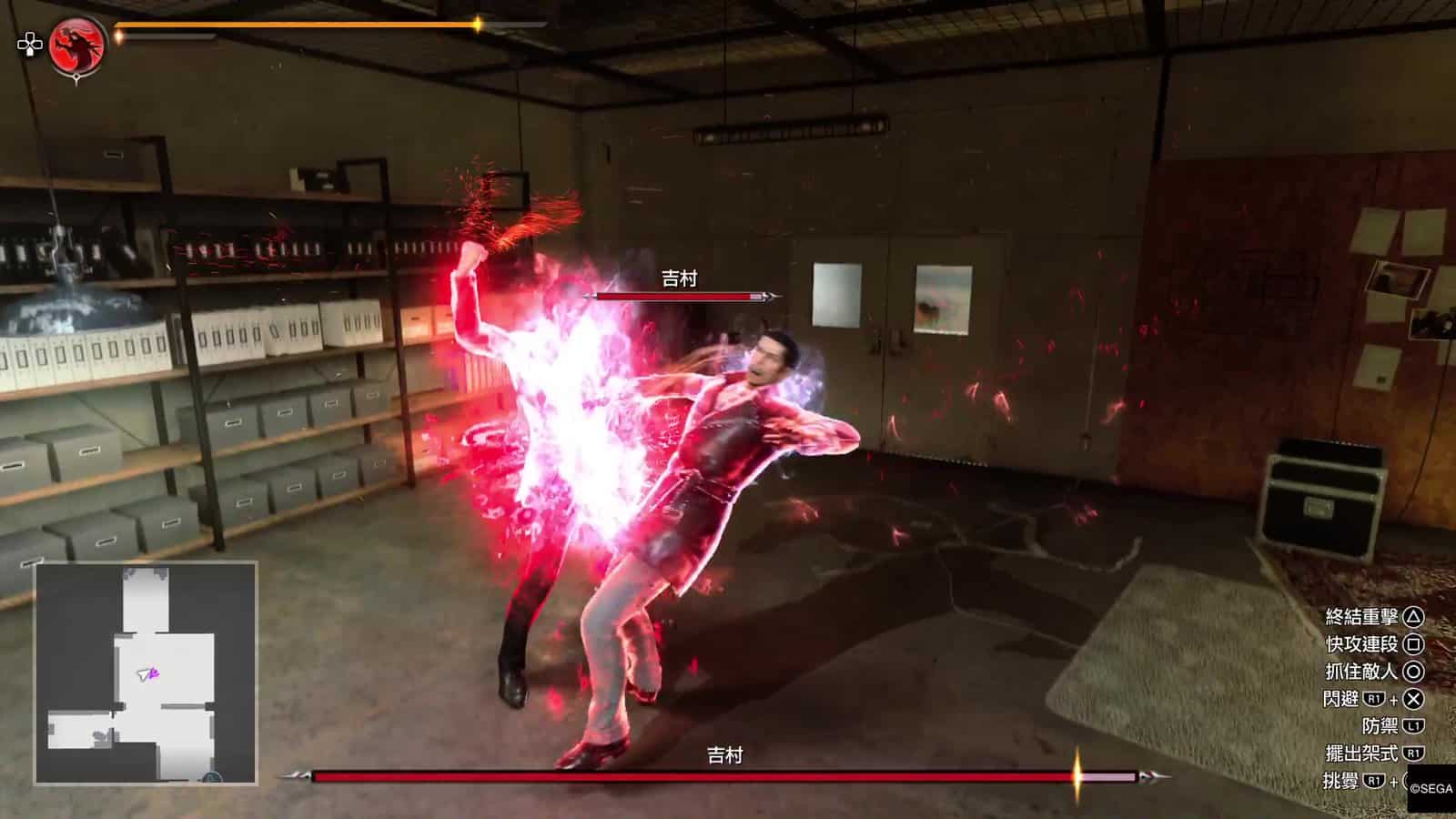This screenshot has width=1456, height=819.
Task: Open the minimap in the corner
Action: point(147,673)
